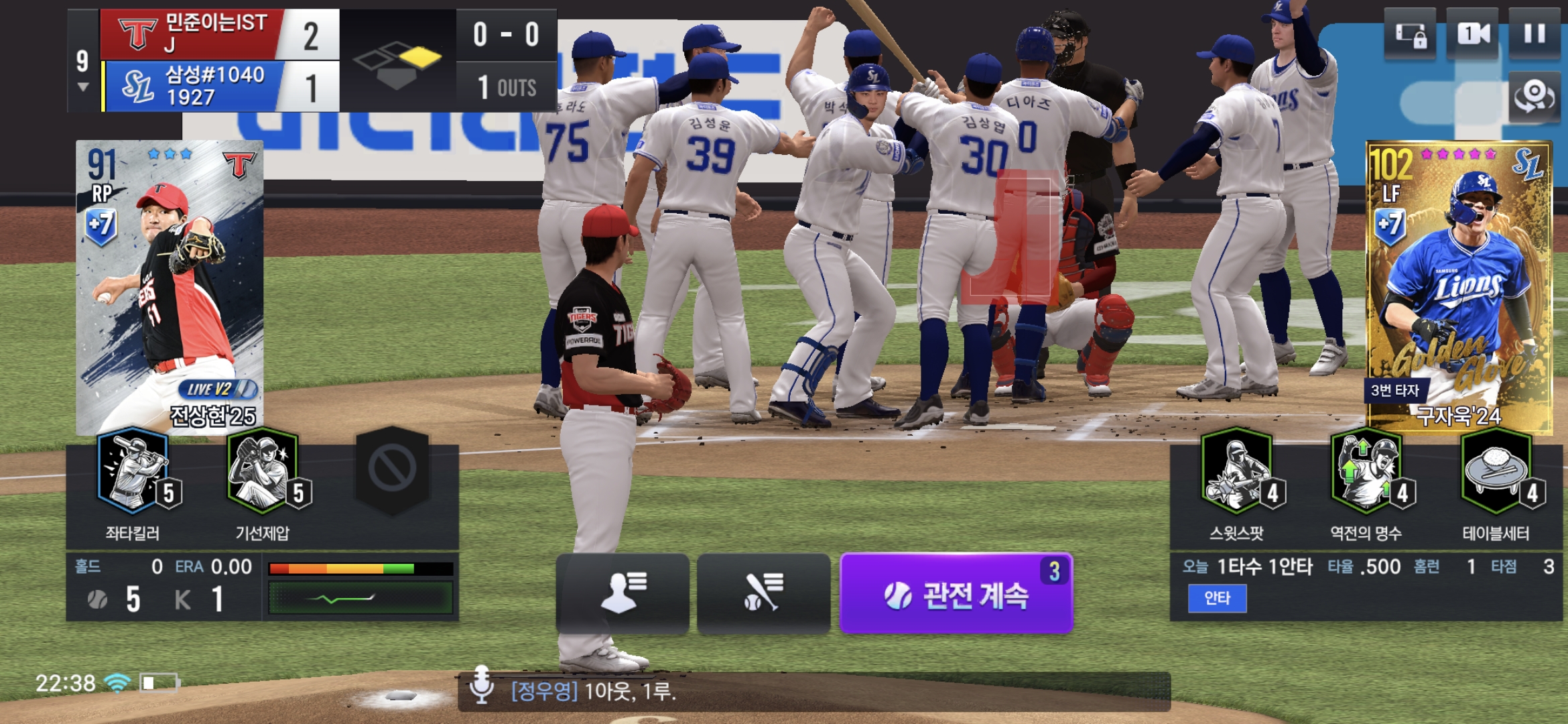The image size is (1568, 724).
Task: Open the player lineup list button
Action: (623, 593)
